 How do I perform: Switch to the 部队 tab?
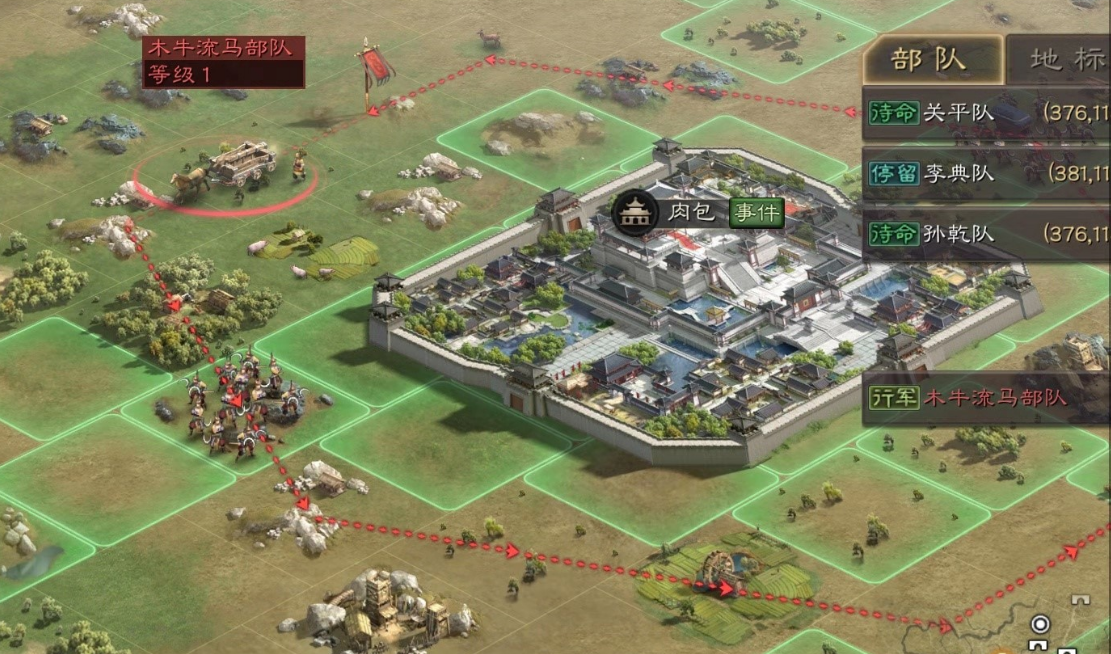coord(930,60)
